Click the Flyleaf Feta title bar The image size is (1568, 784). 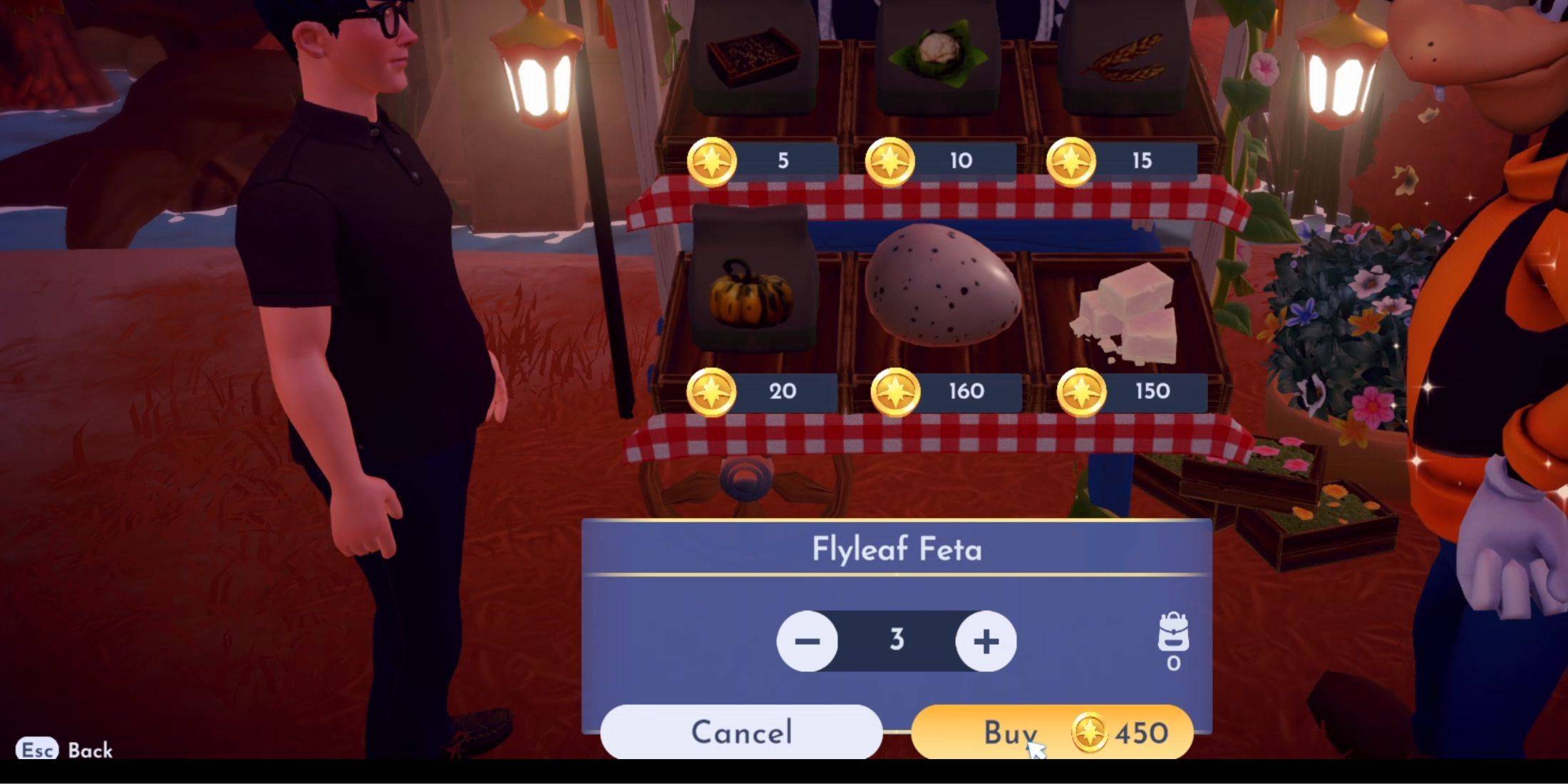coord(897,549)
